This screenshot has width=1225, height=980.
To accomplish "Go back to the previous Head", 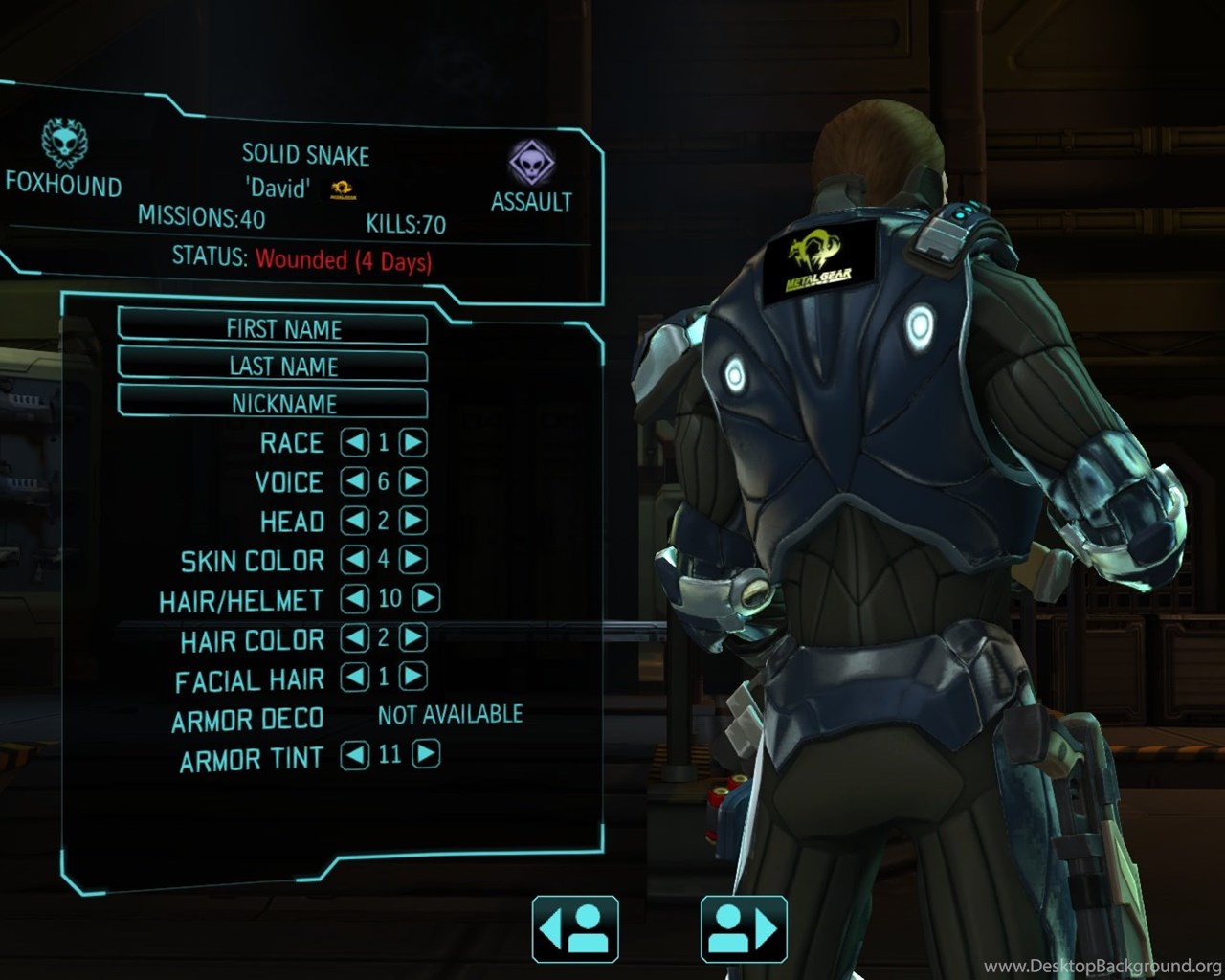I will pos(355,521).
